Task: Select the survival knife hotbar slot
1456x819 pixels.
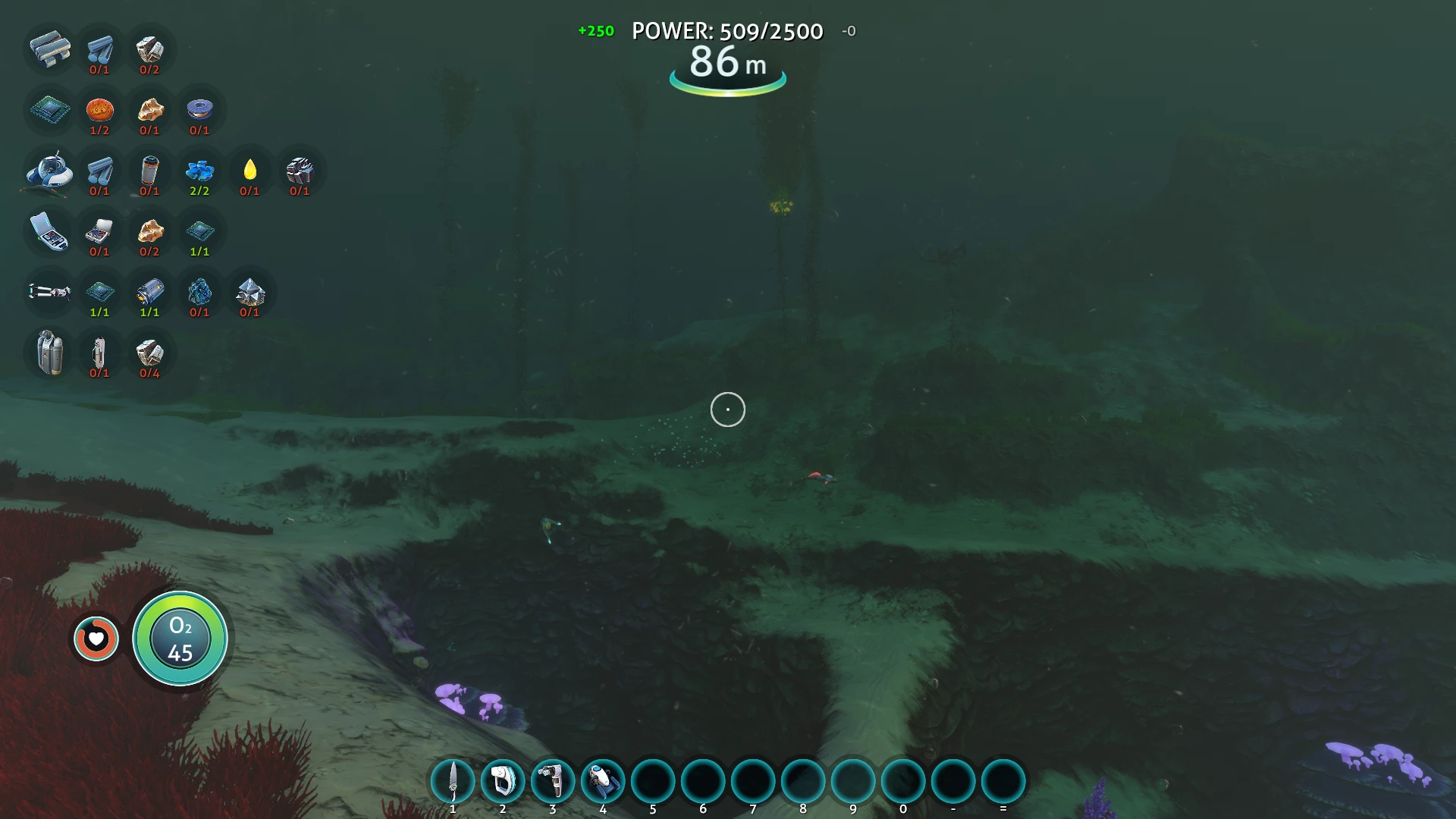Action: pos(453,781)
